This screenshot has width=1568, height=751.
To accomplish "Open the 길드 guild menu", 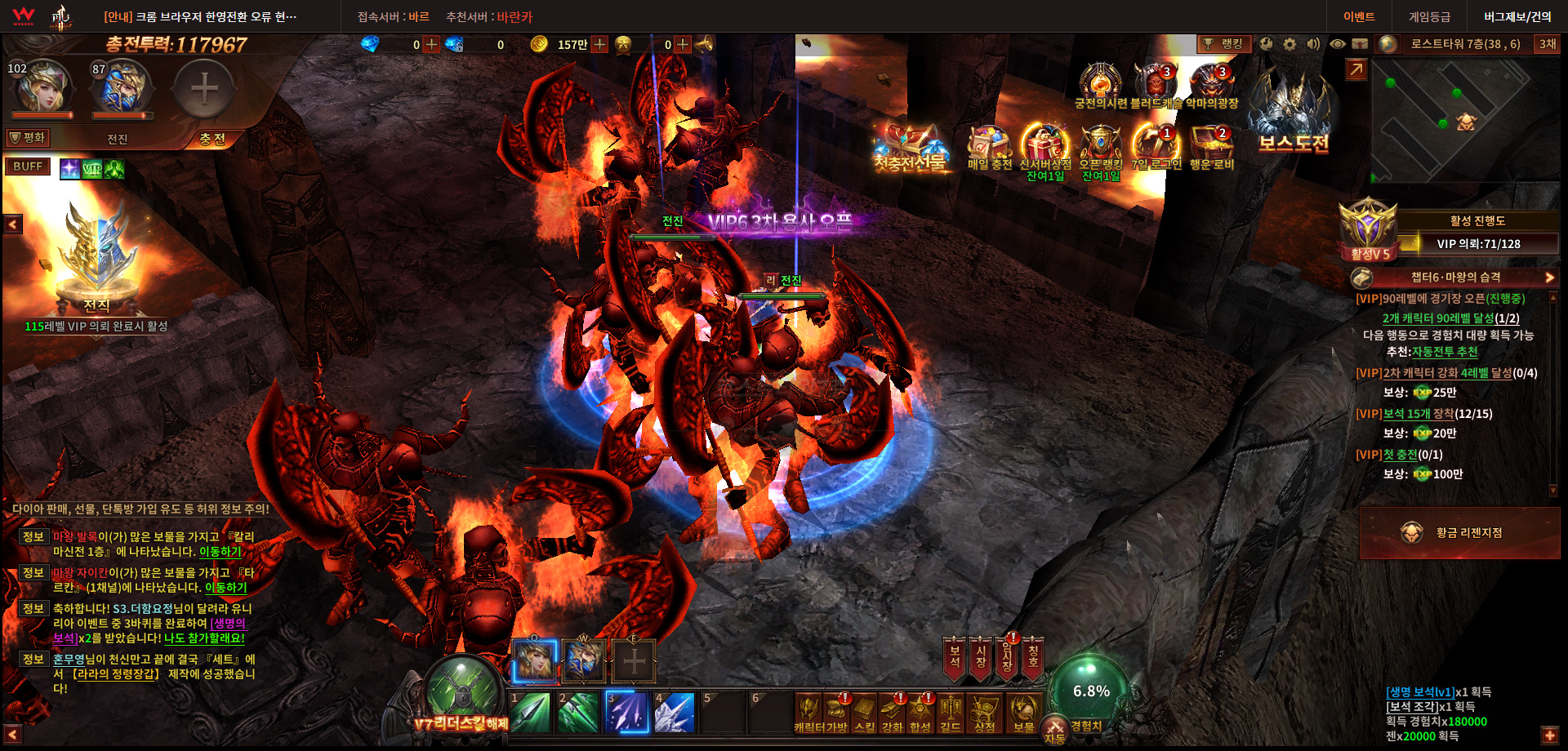I will 950,713.
